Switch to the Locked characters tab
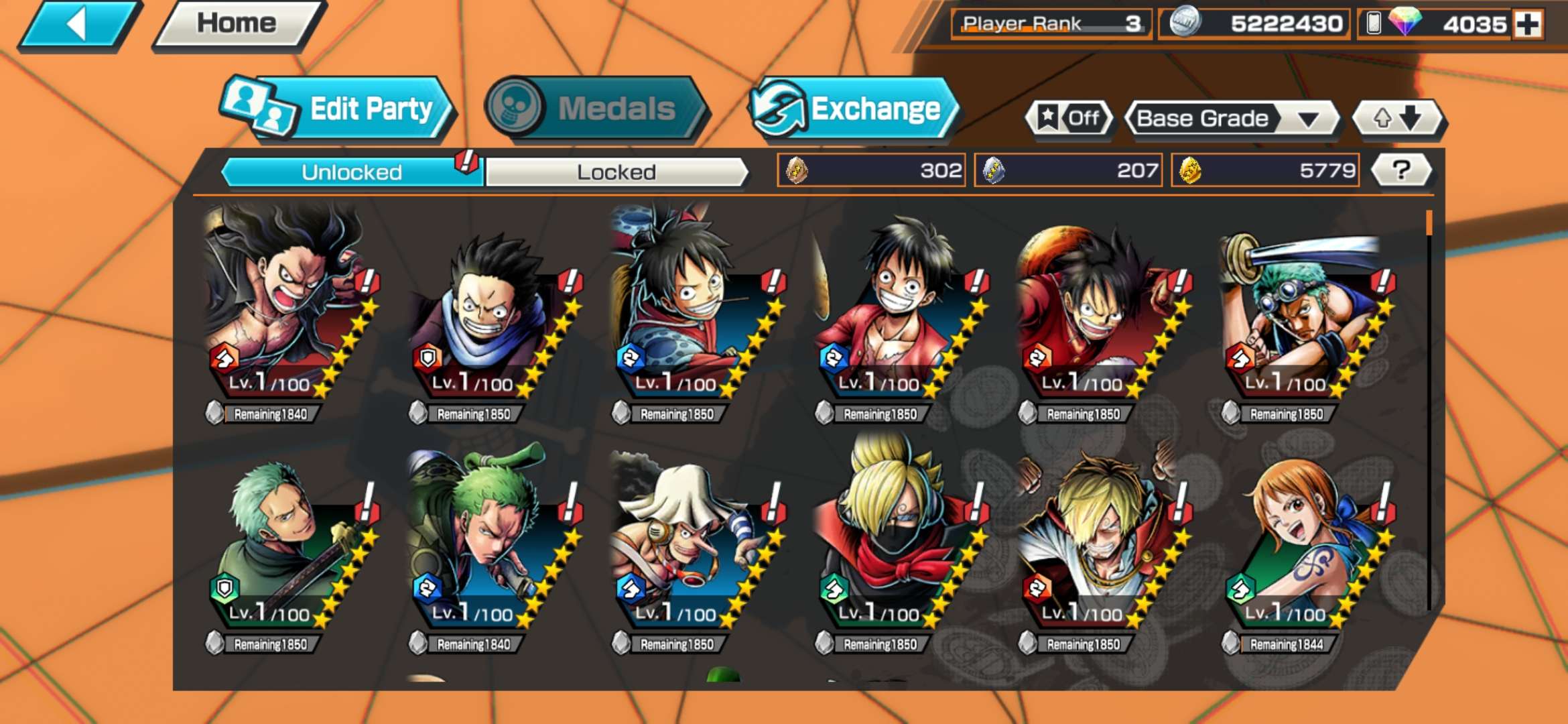 click(x=616, y=172)
